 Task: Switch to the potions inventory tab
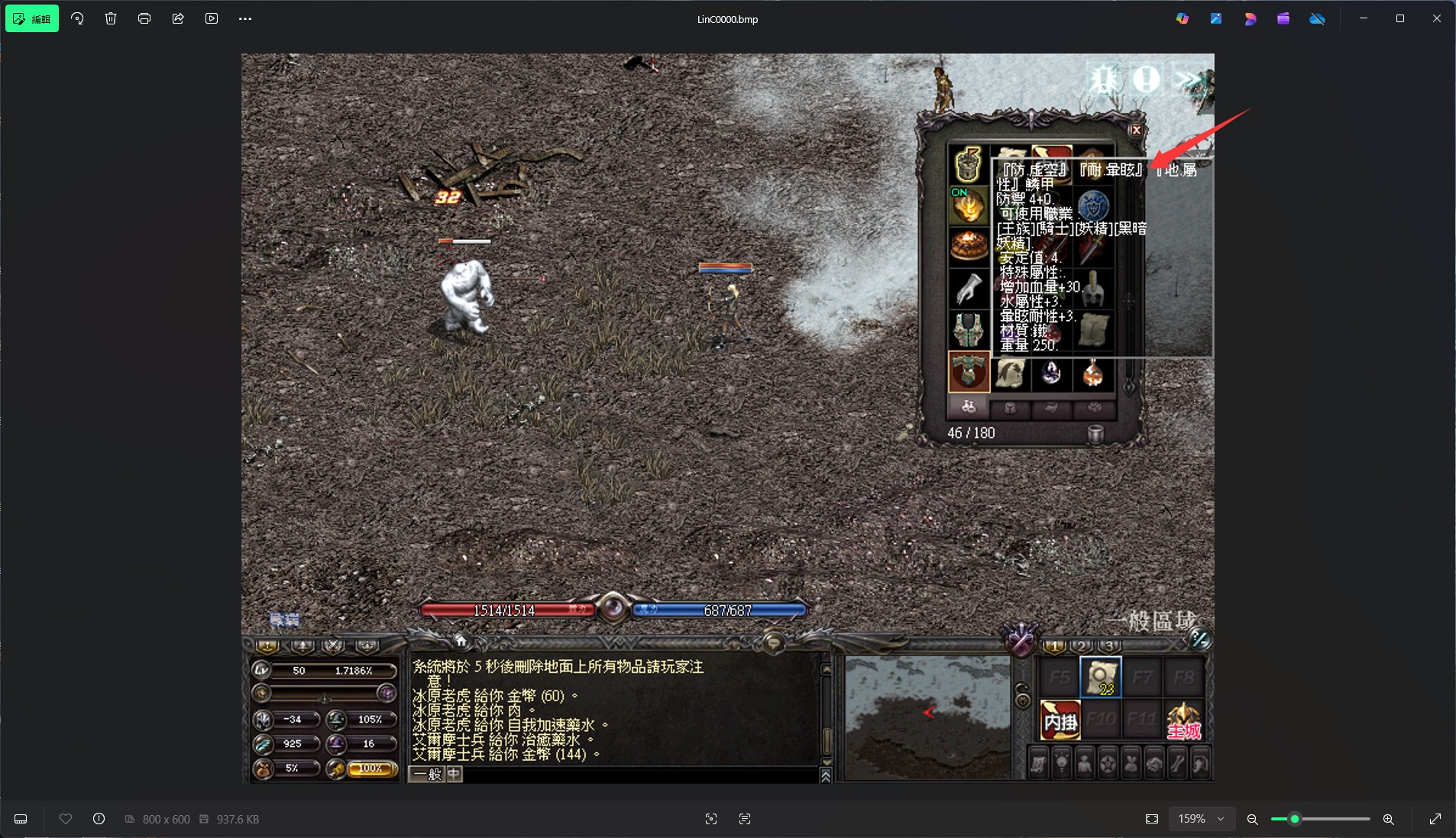click(968, 408)
